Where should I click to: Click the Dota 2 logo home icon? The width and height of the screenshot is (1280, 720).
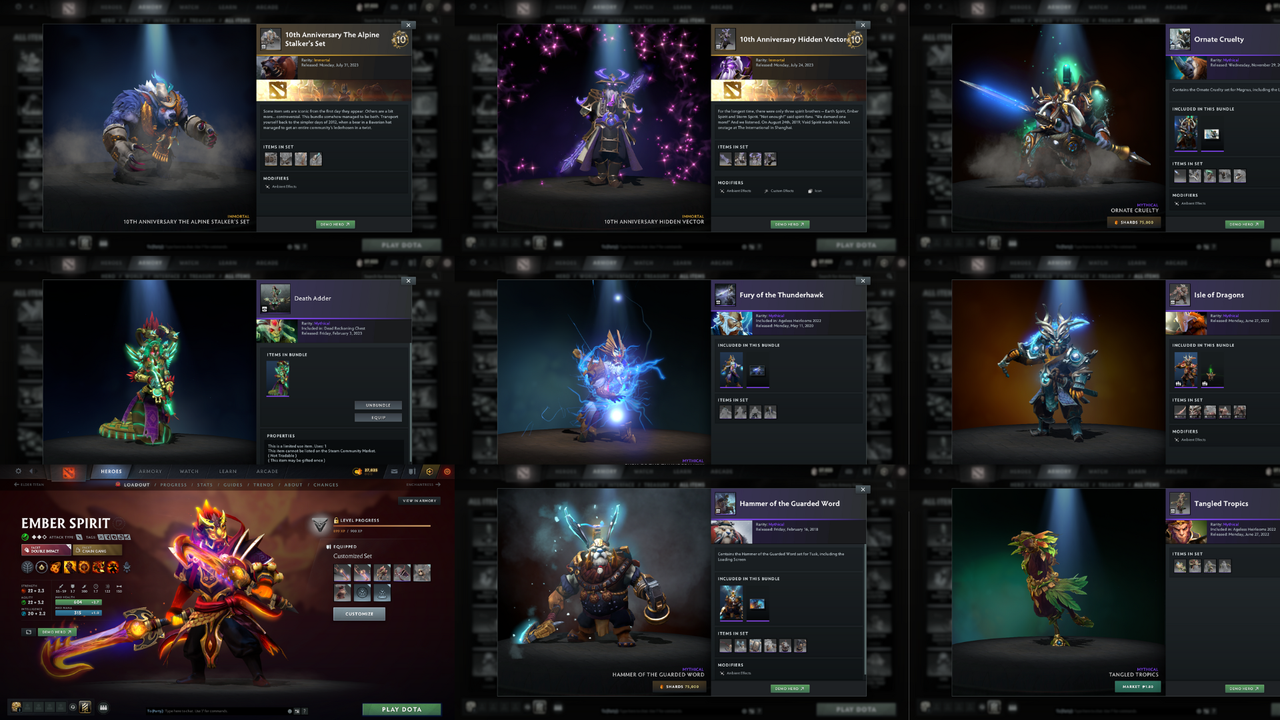pyautogui.click(x=69, y=474)
